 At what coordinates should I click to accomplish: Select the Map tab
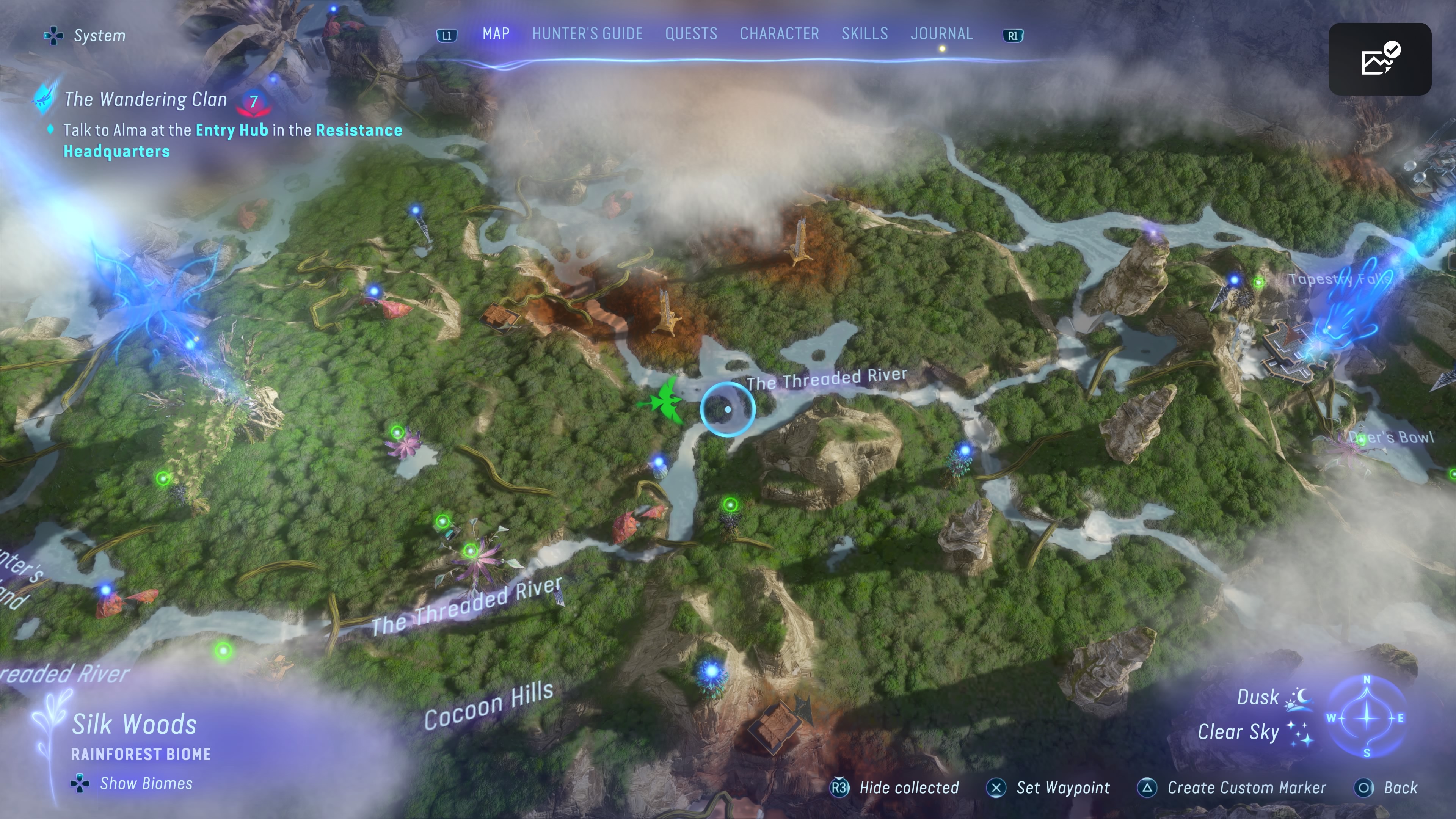496,34
